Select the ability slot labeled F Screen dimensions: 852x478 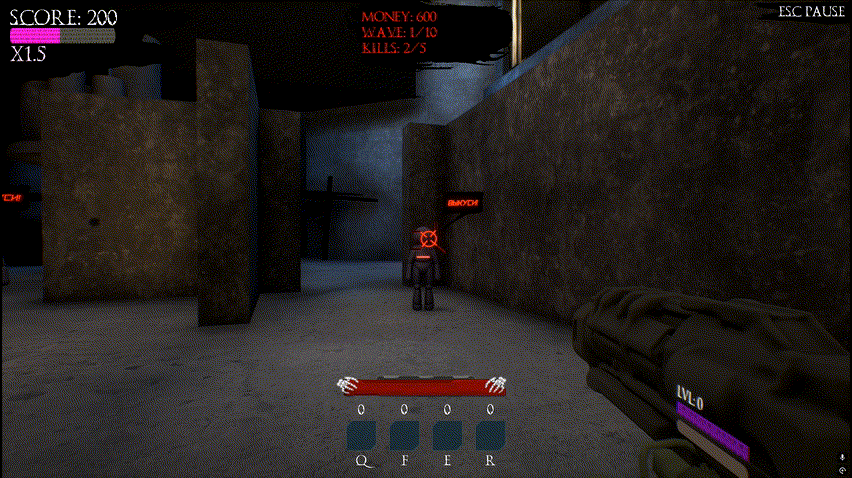(404, 436)
